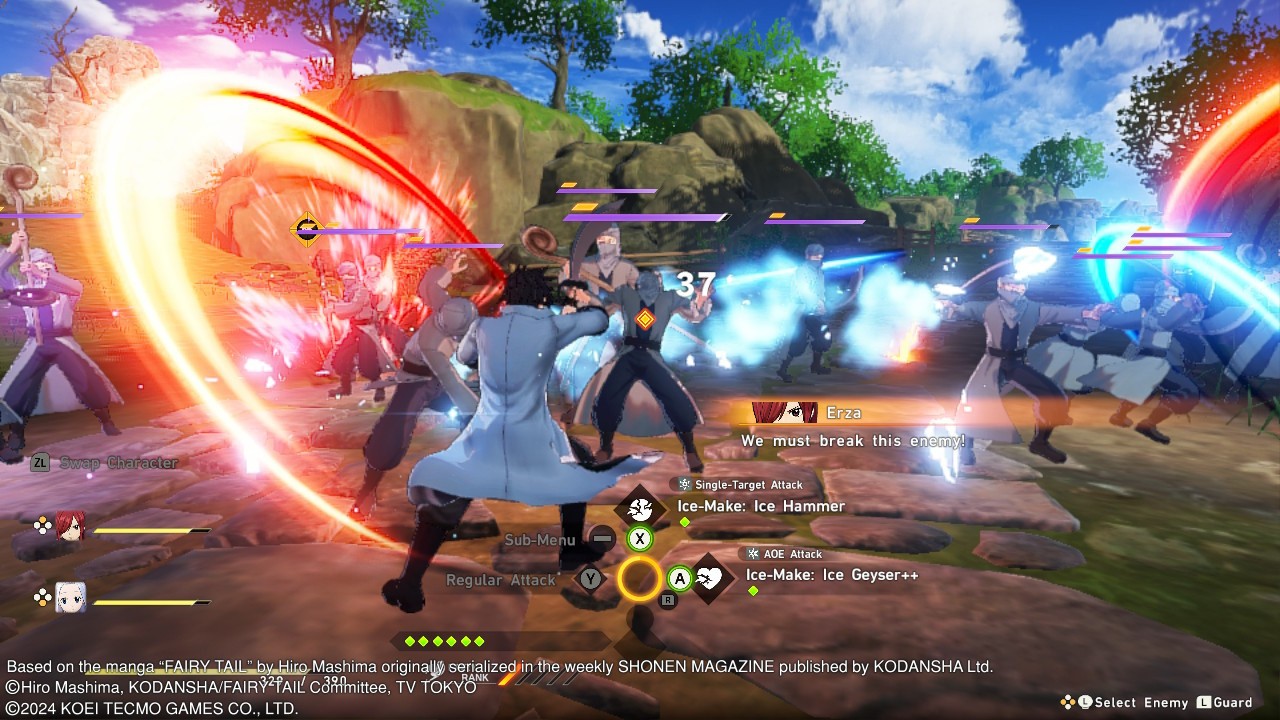Image resolution: width=1280 pixels, height=720 pixels.
Task: Click the yellow target lock-on marker
Action: click(x=306, y=230)
